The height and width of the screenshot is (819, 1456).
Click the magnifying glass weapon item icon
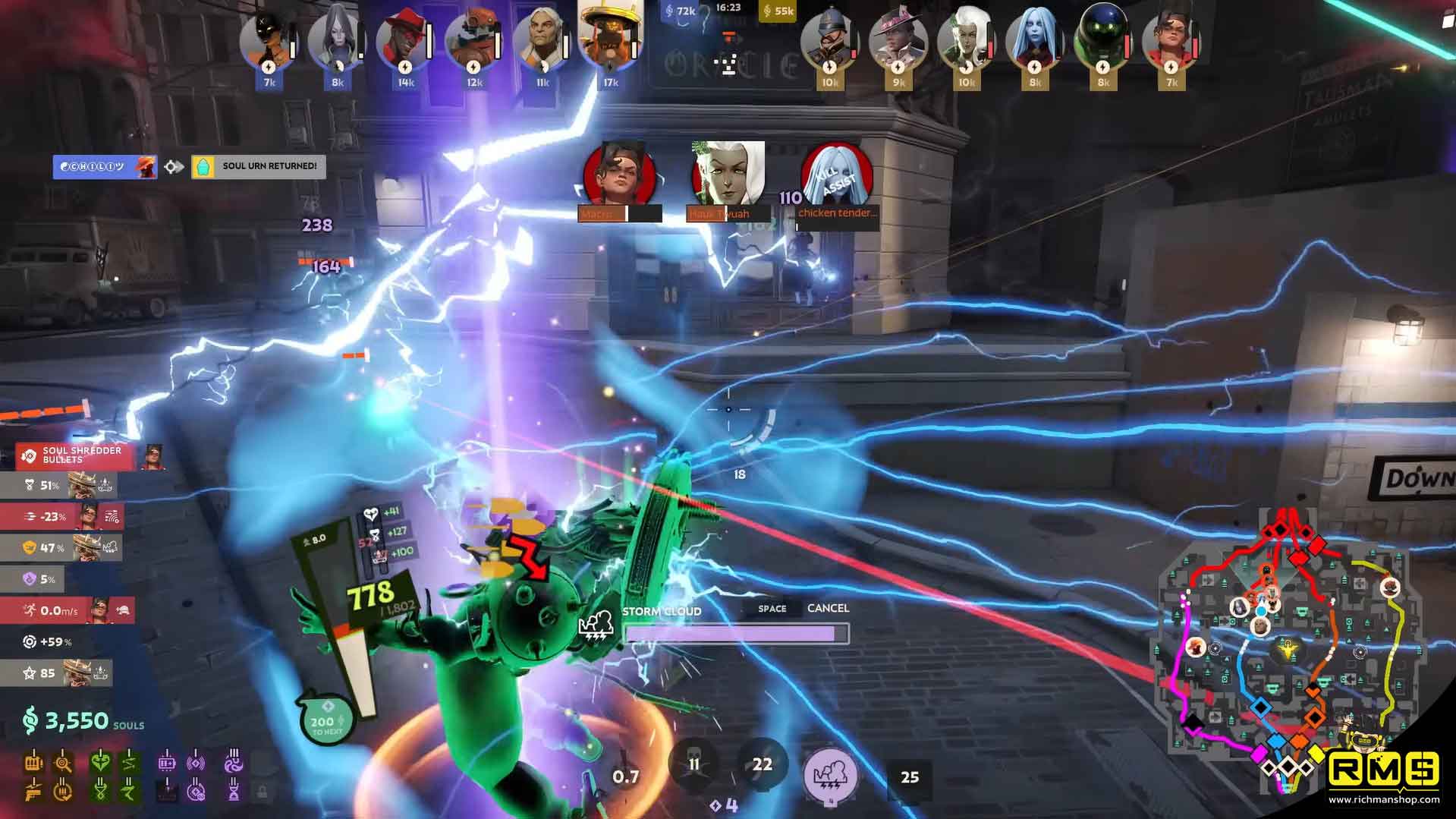[x=62, y=764]
